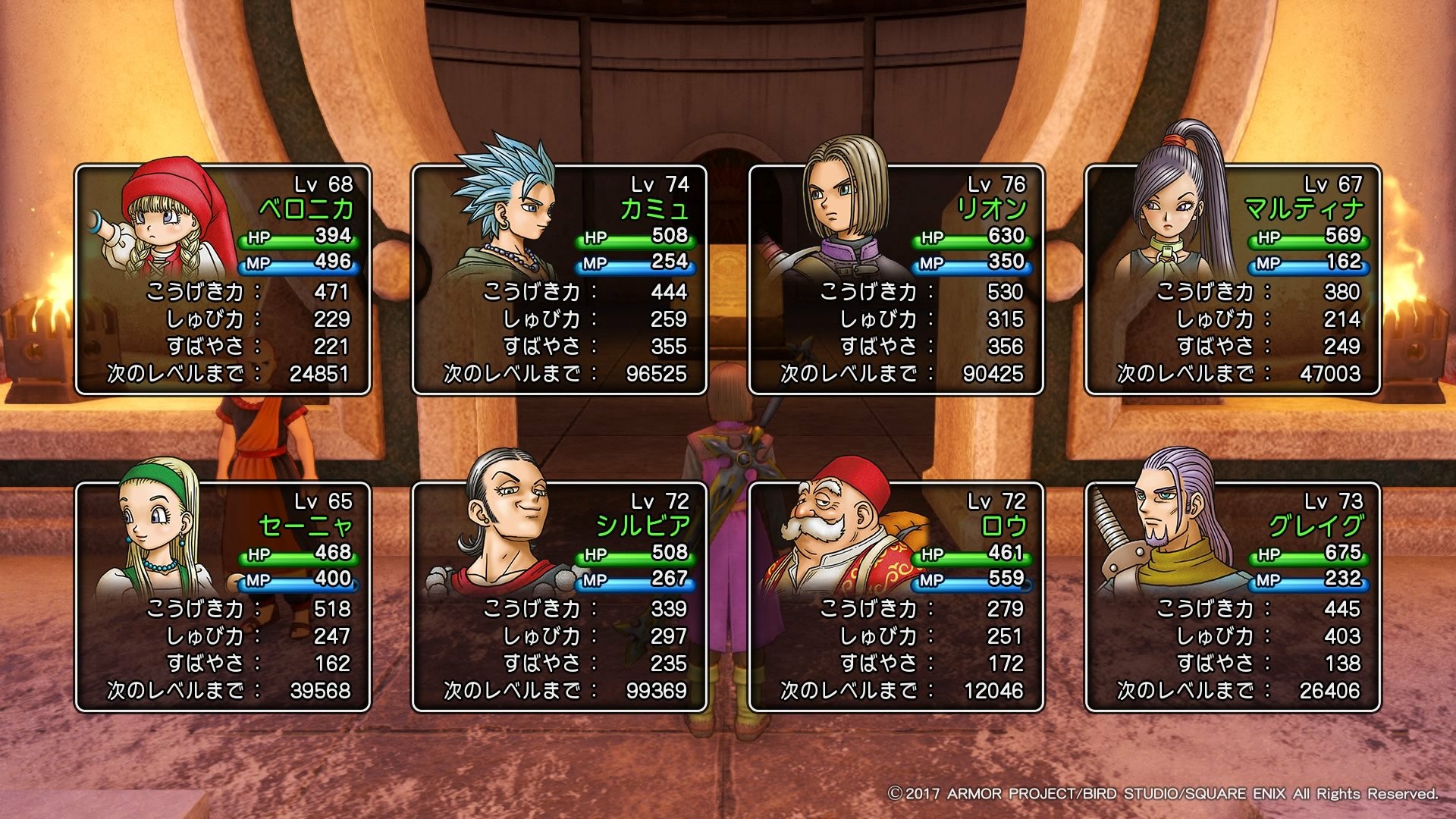Select Martina's (マルティナ) character portrait
1456x819 pixels.
1172,220
